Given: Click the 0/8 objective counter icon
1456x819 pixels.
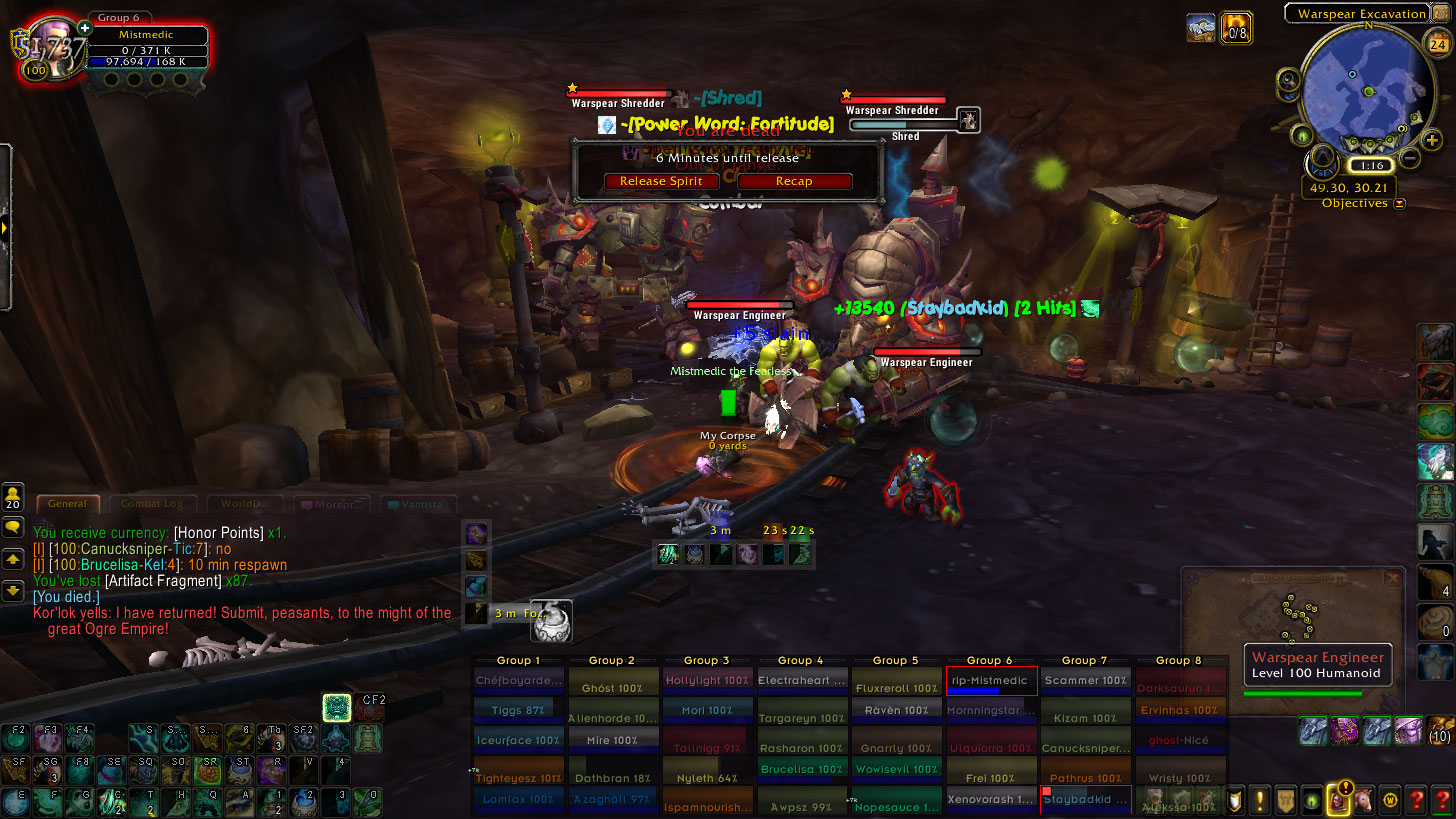Looking at the screenshot, I should pyautogui.click(x=1237, y=28).
